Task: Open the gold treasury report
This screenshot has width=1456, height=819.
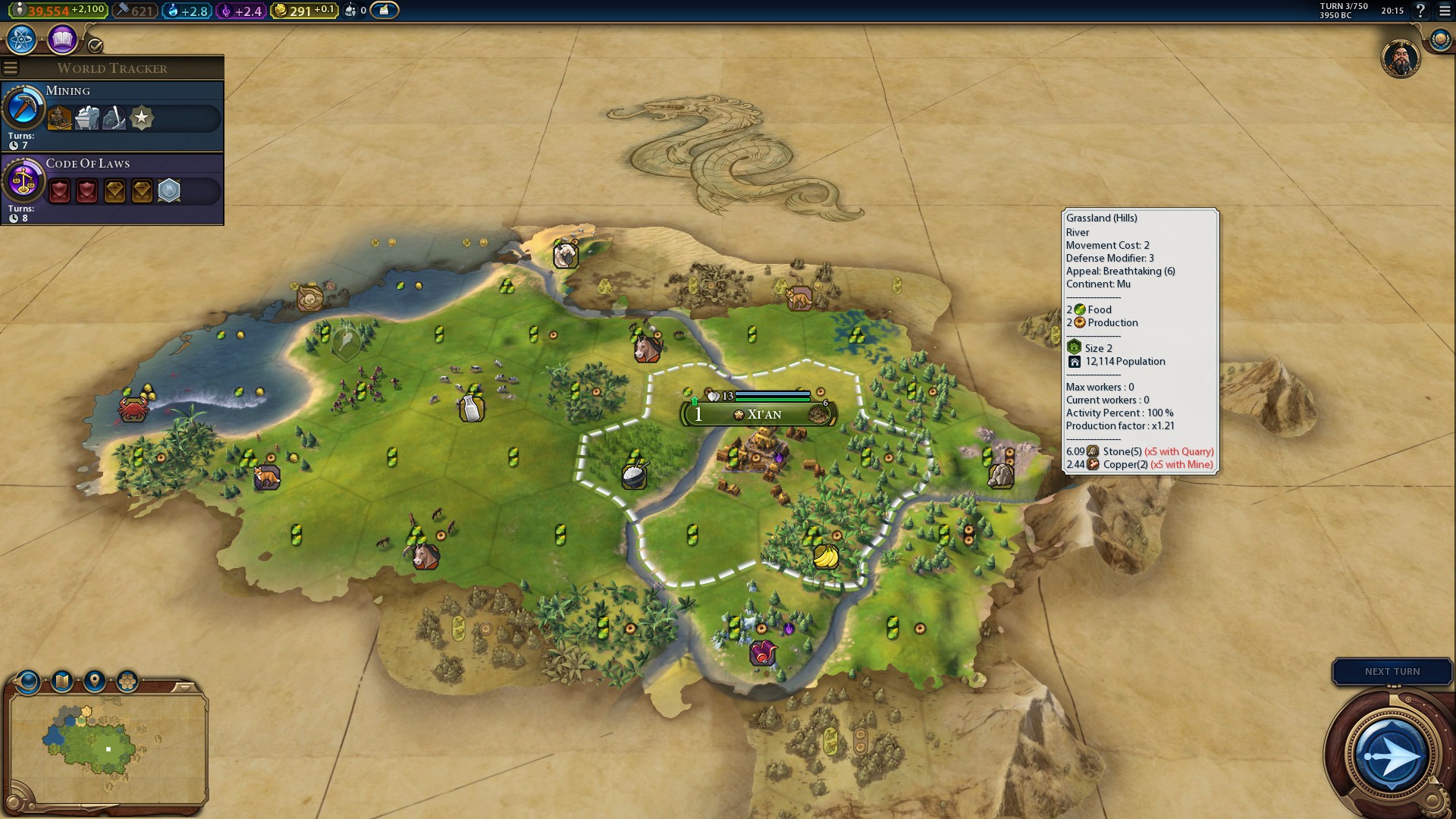Action: [303, 11]
